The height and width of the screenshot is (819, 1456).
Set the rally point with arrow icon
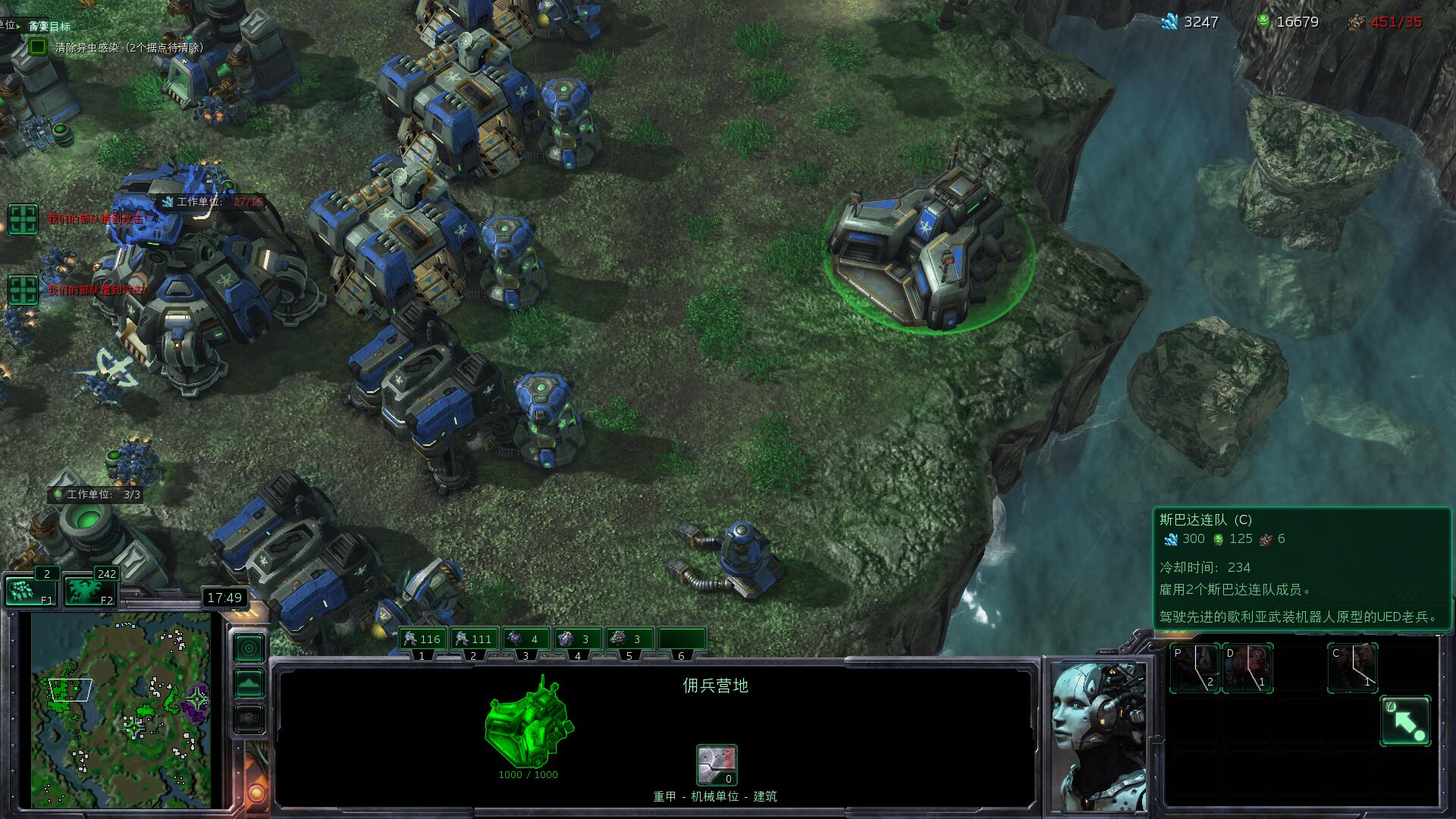pyautogui.click(x=1405, y=721)
